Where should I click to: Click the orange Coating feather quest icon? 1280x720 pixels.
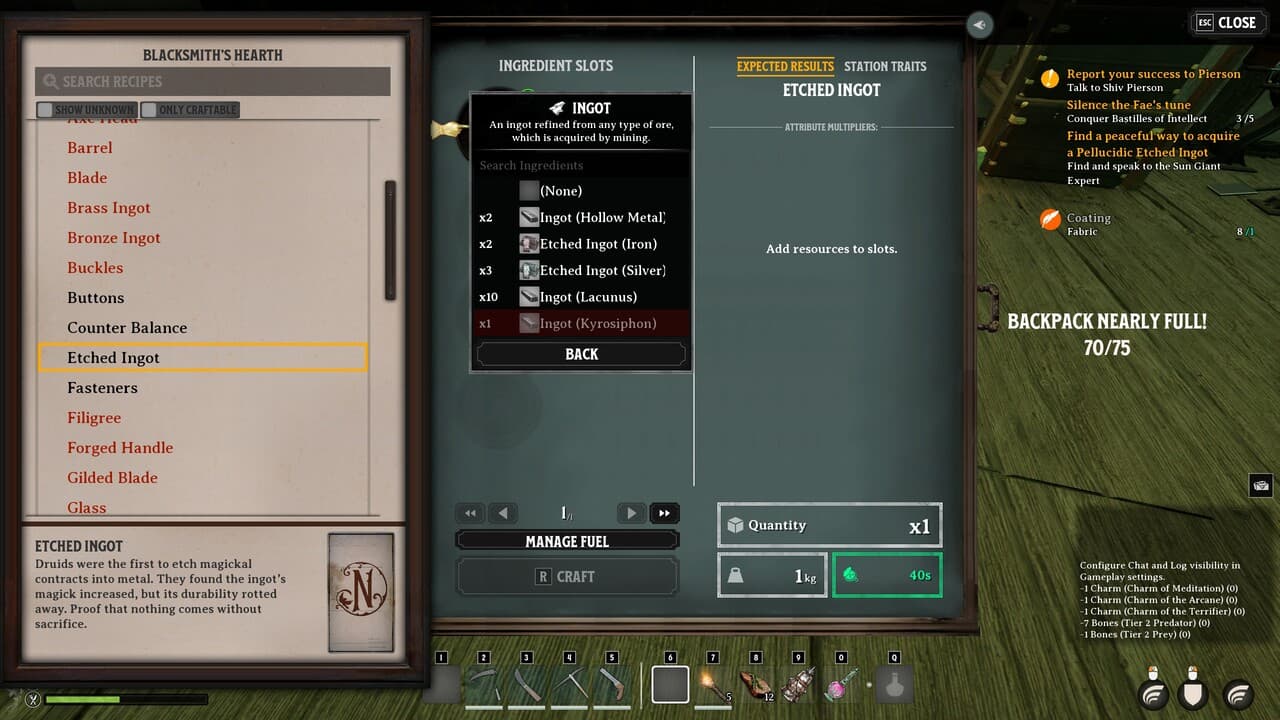coord(1051,219)
